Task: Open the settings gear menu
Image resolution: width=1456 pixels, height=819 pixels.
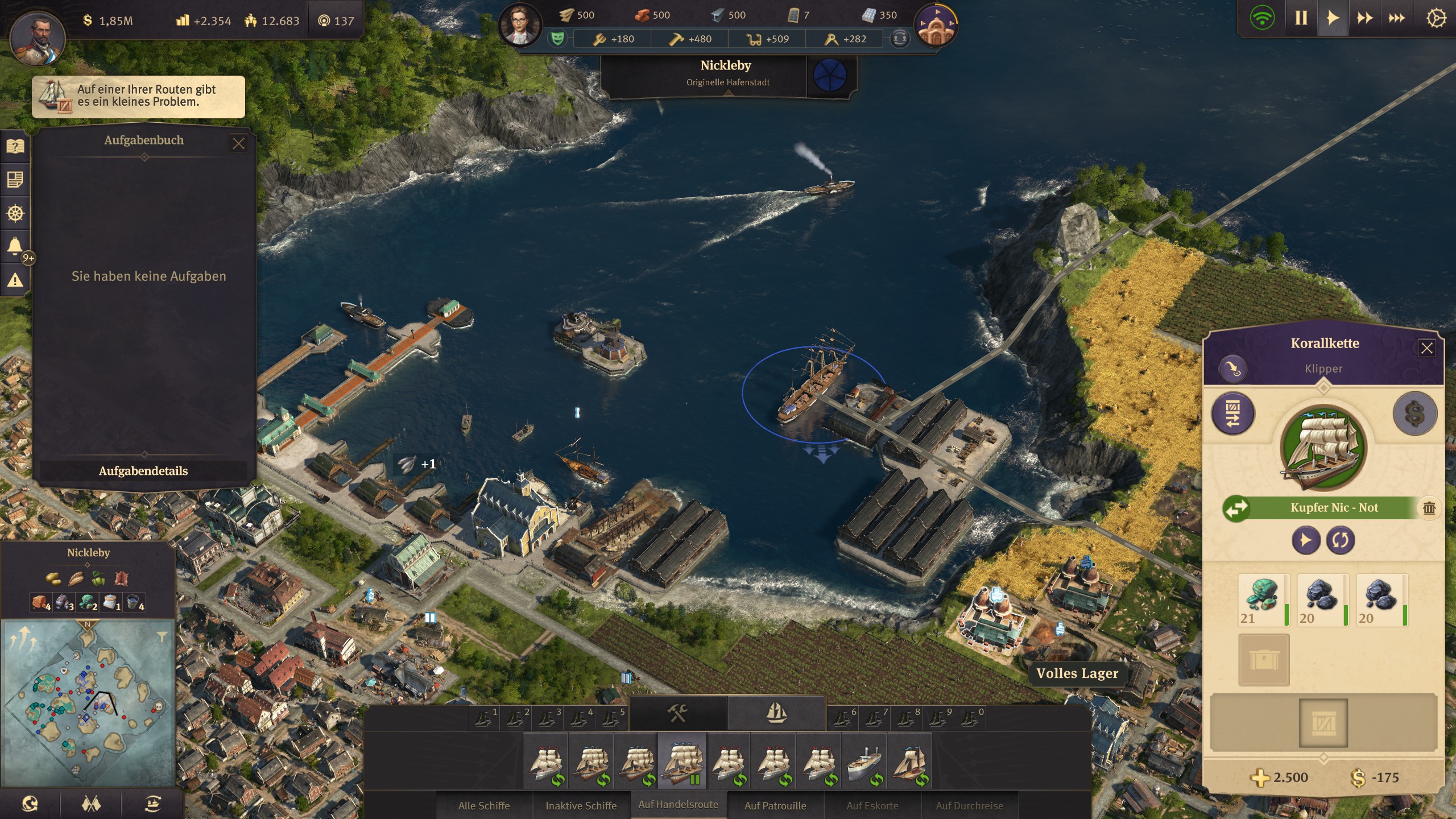Action: [x=1436, y=18]
